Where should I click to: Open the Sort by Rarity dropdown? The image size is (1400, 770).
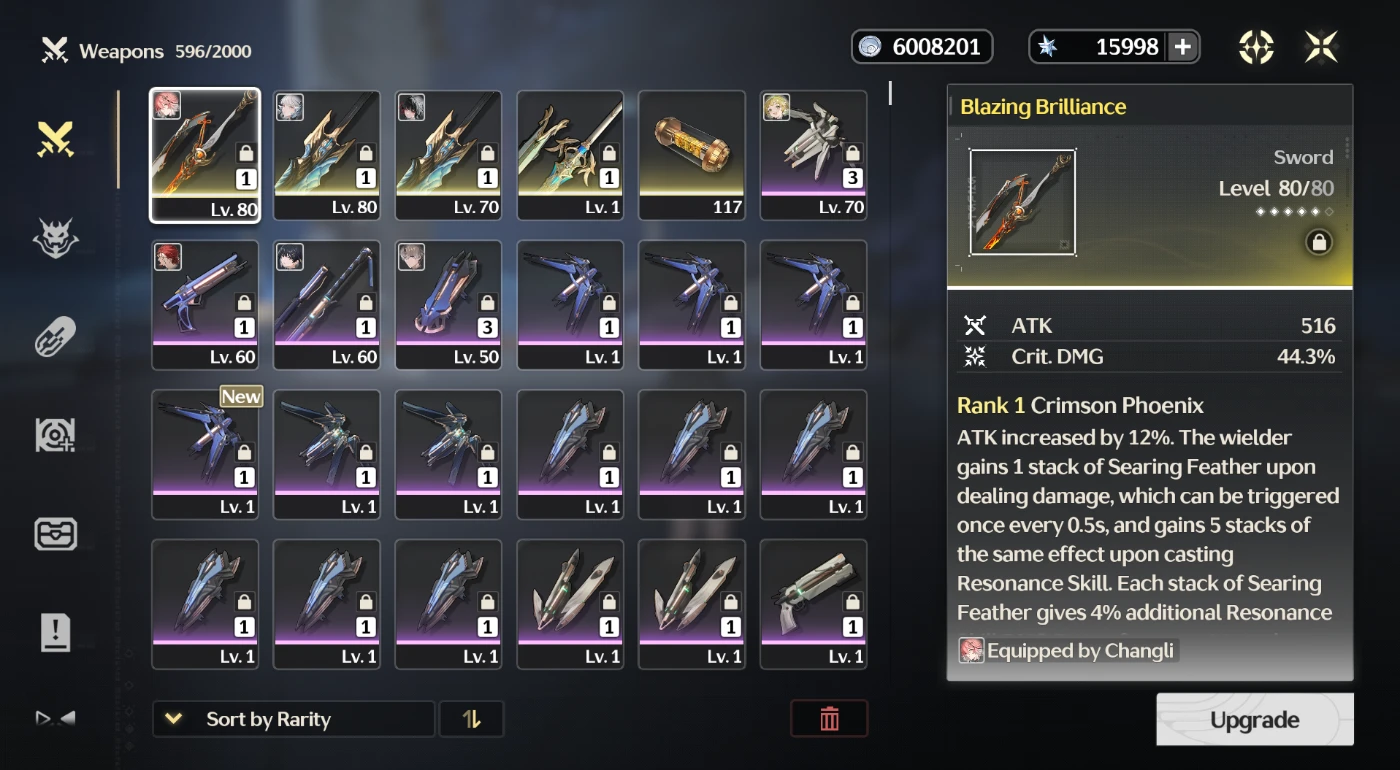coord(293,719)
